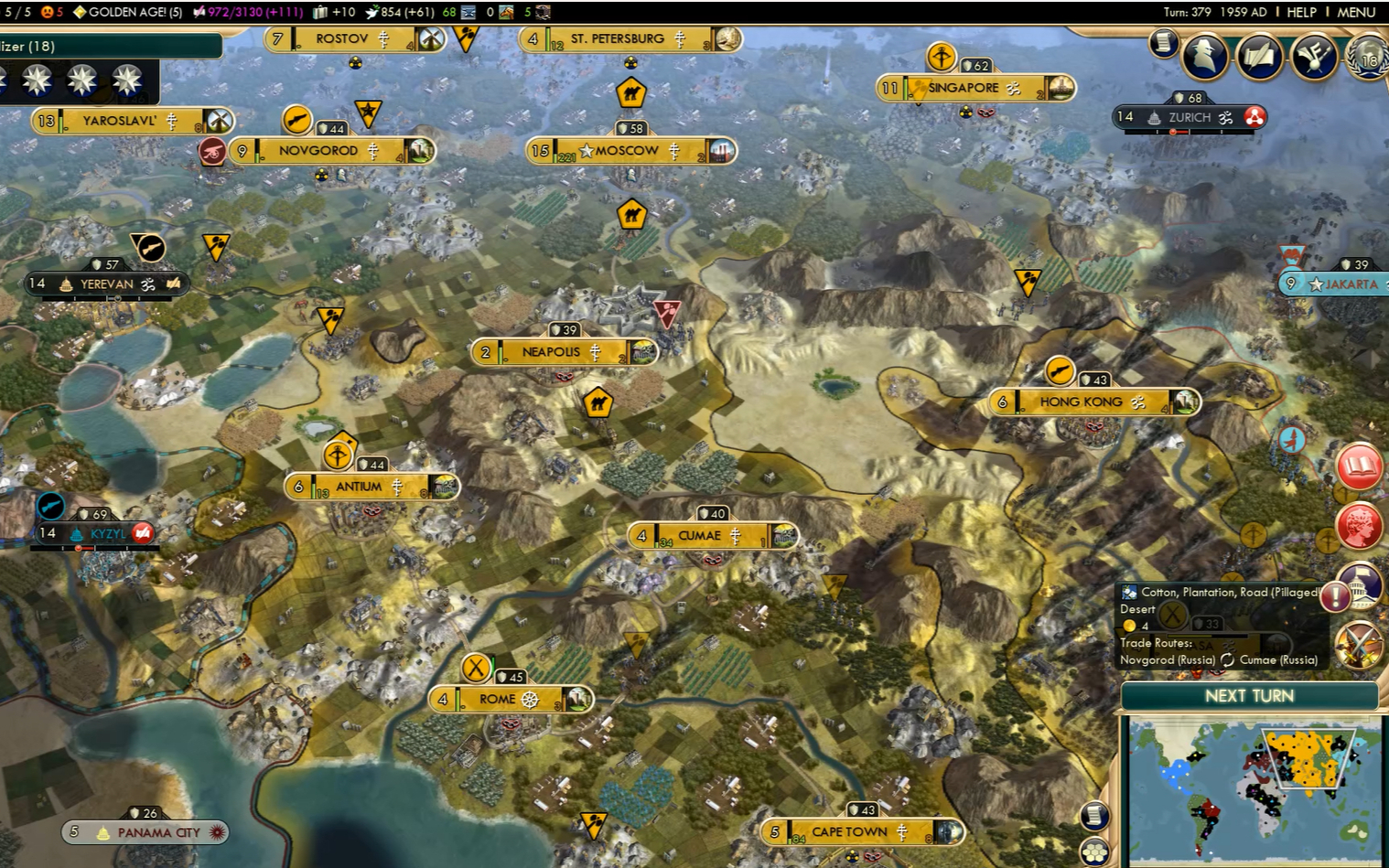Image resolution: width=1389 pixels, height=868 pixels.
Task: Select the Rome city banner
Action: (x=498, y=700)
